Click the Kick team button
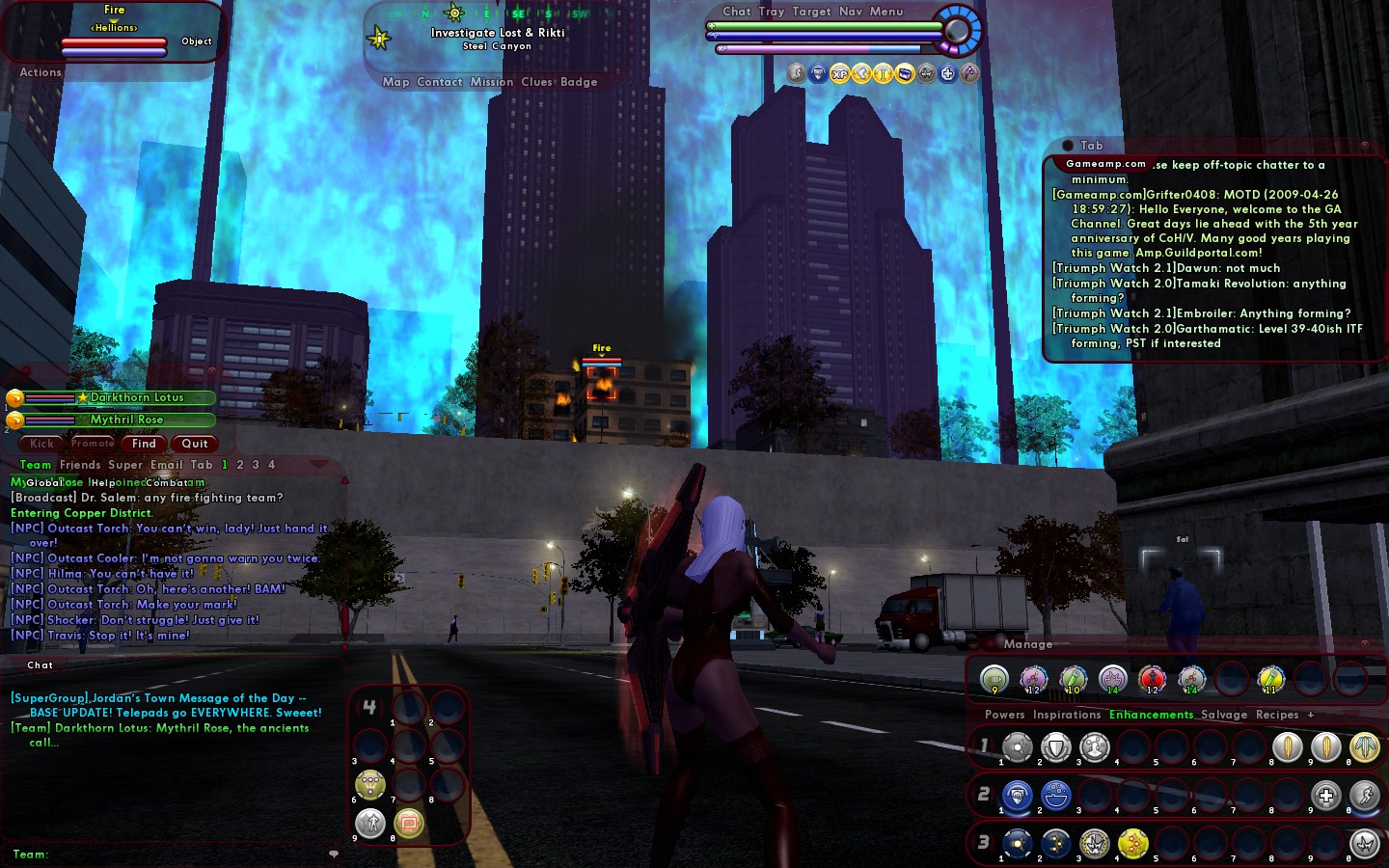This screenshot has height=868, width=1389. [41, 444]
